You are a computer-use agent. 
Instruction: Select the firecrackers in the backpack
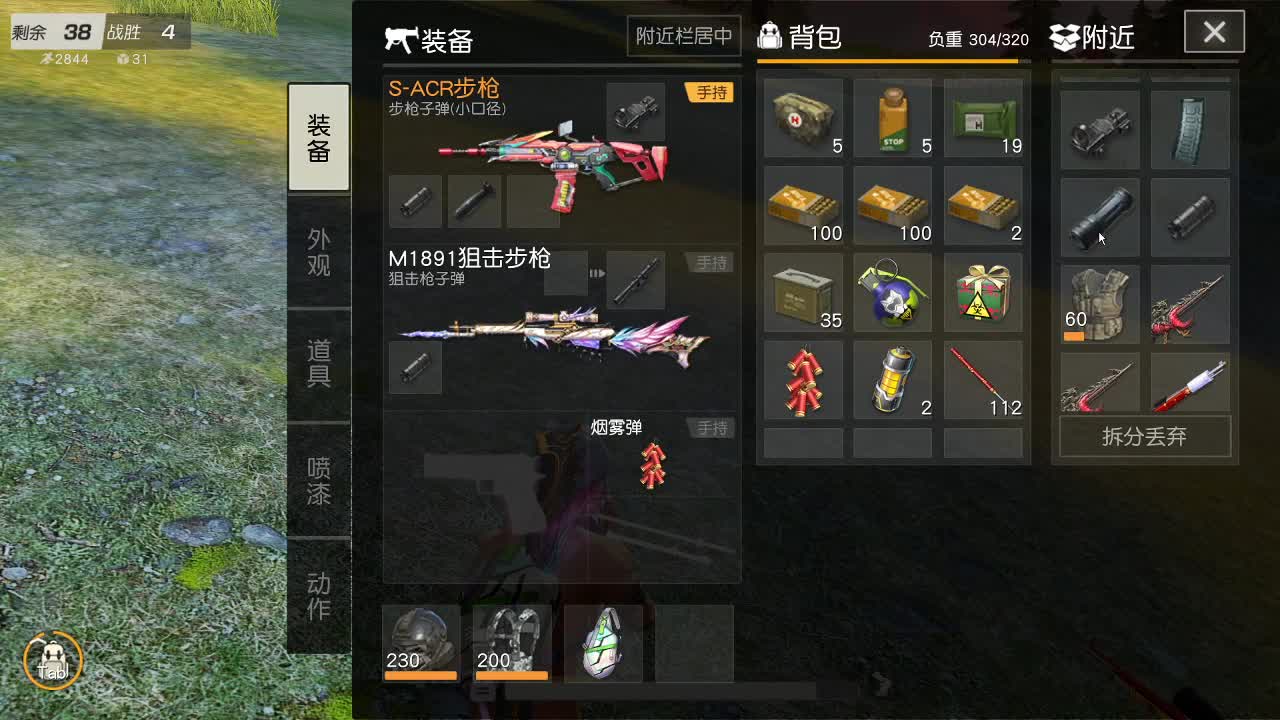click(x=803, y=379)
